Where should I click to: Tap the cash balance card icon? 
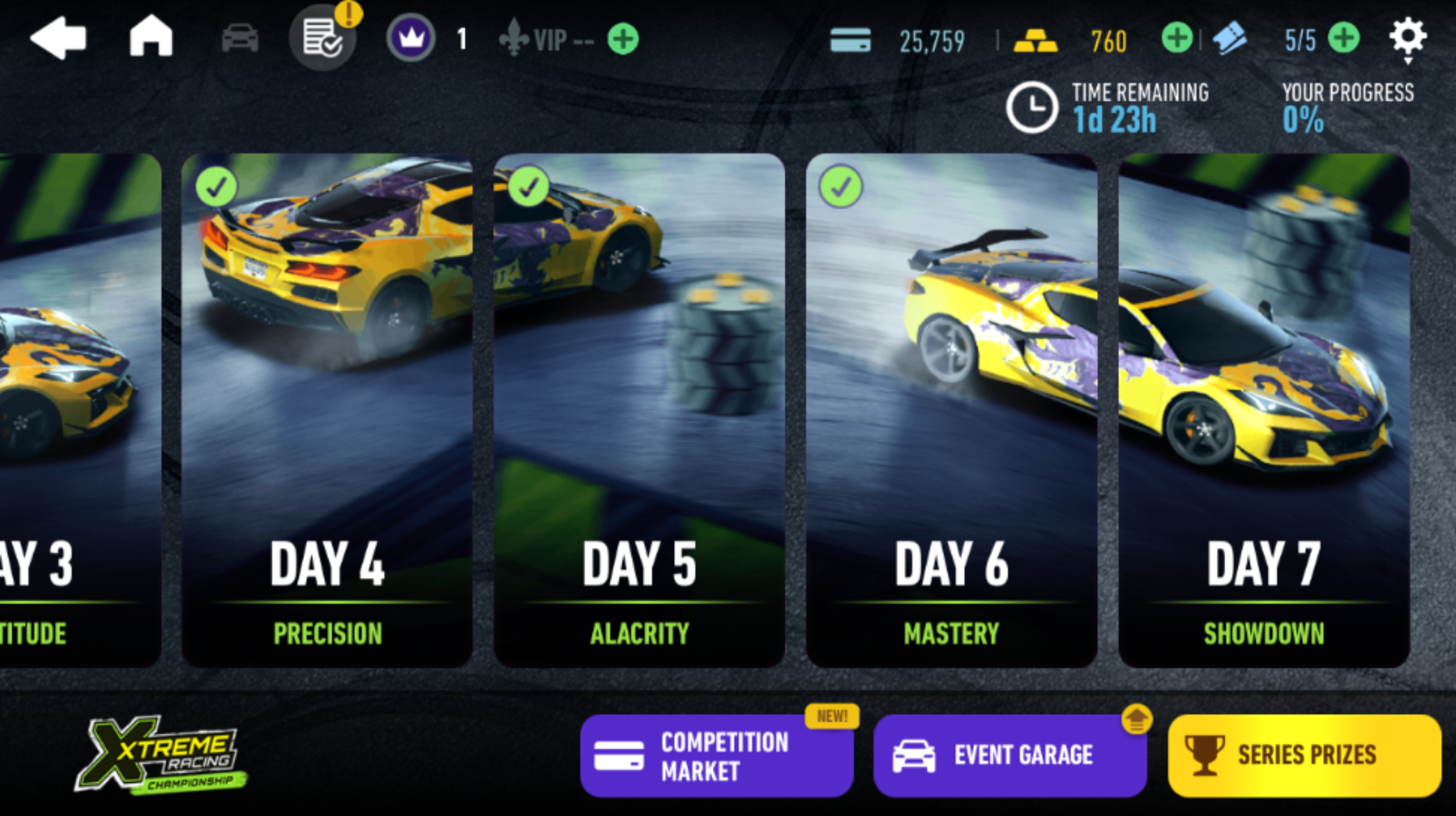[x=850, y=40]
